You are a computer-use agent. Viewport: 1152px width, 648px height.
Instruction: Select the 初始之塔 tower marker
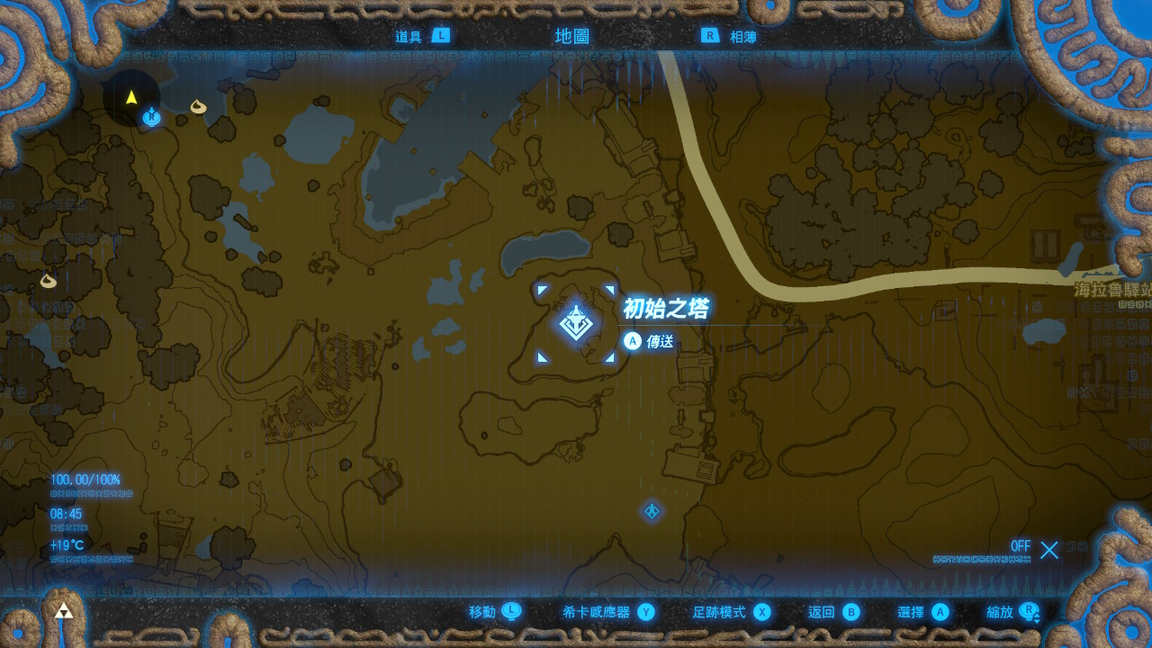pyautogui.click(x=576, y=324)
